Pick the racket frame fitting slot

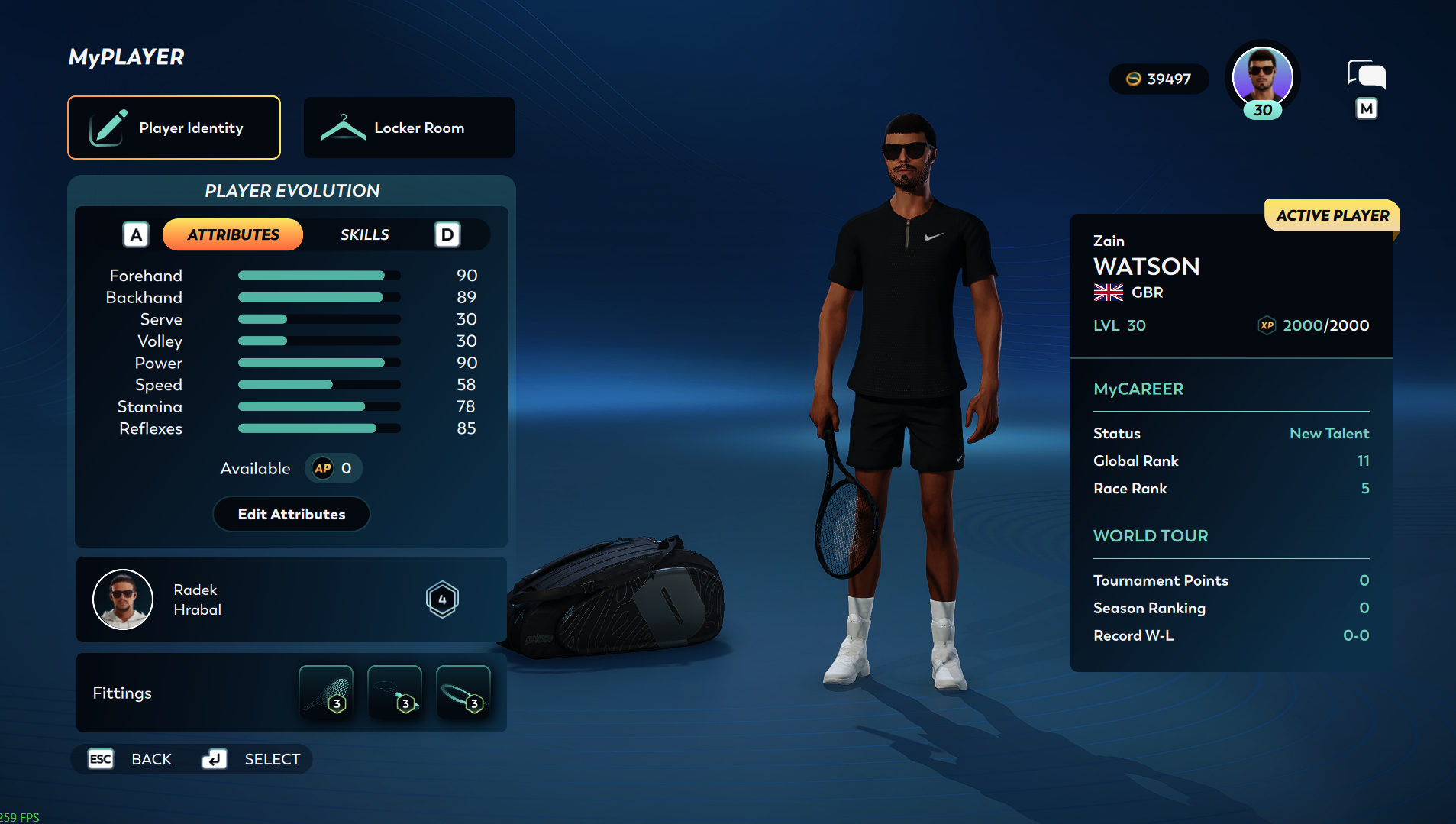[x=463, y=692]
